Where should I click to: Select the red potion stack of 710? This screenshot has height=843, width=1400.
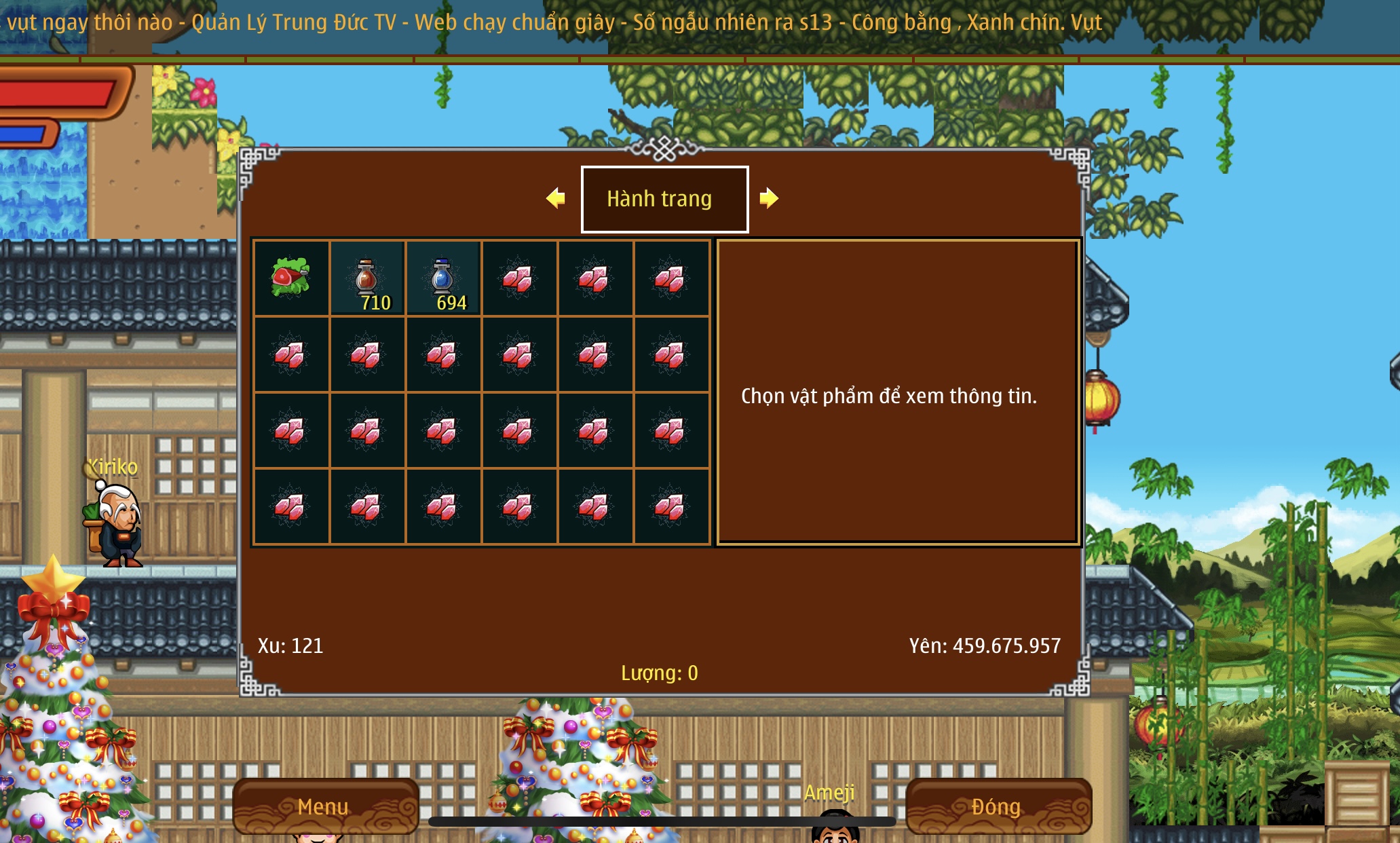(x=367, y=278)
